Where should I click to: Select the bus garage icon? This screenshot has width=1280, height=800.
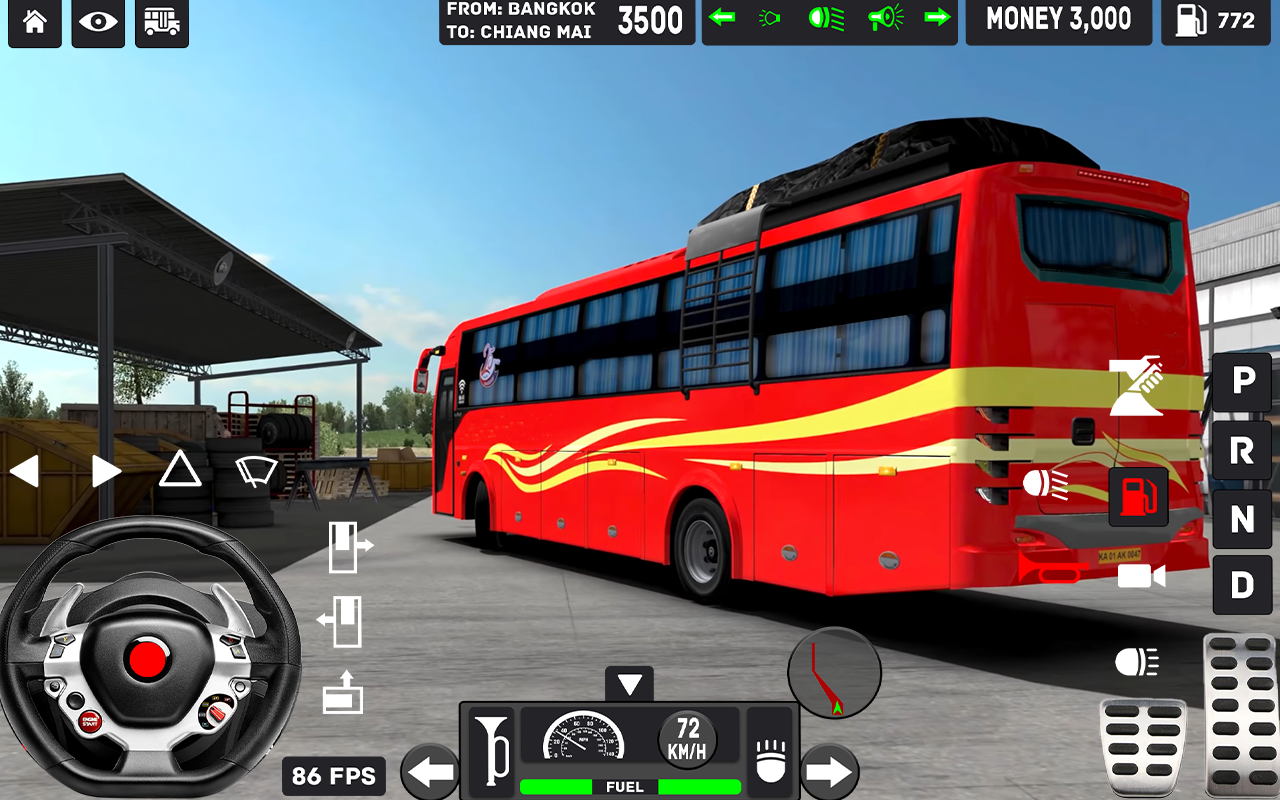click(161, 22)
